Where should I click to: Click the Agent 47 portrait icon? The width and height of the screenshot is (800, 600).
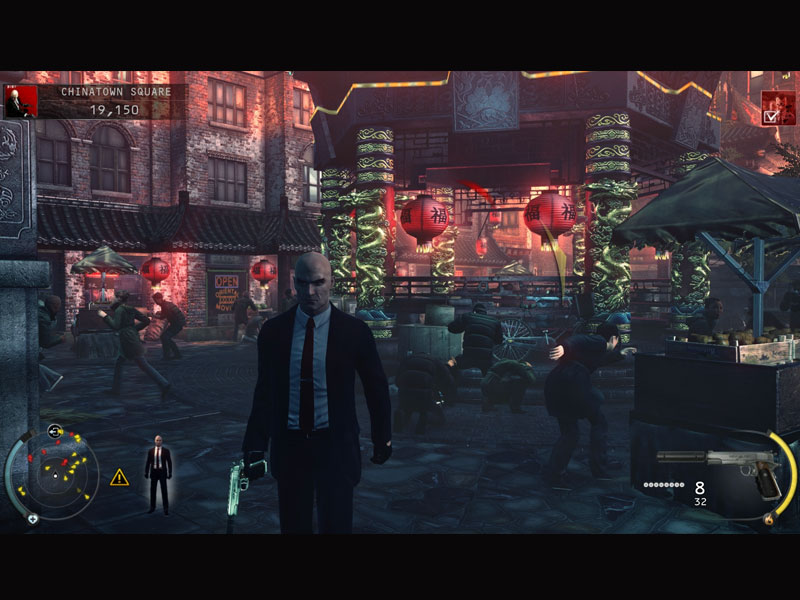click(19, 101)
